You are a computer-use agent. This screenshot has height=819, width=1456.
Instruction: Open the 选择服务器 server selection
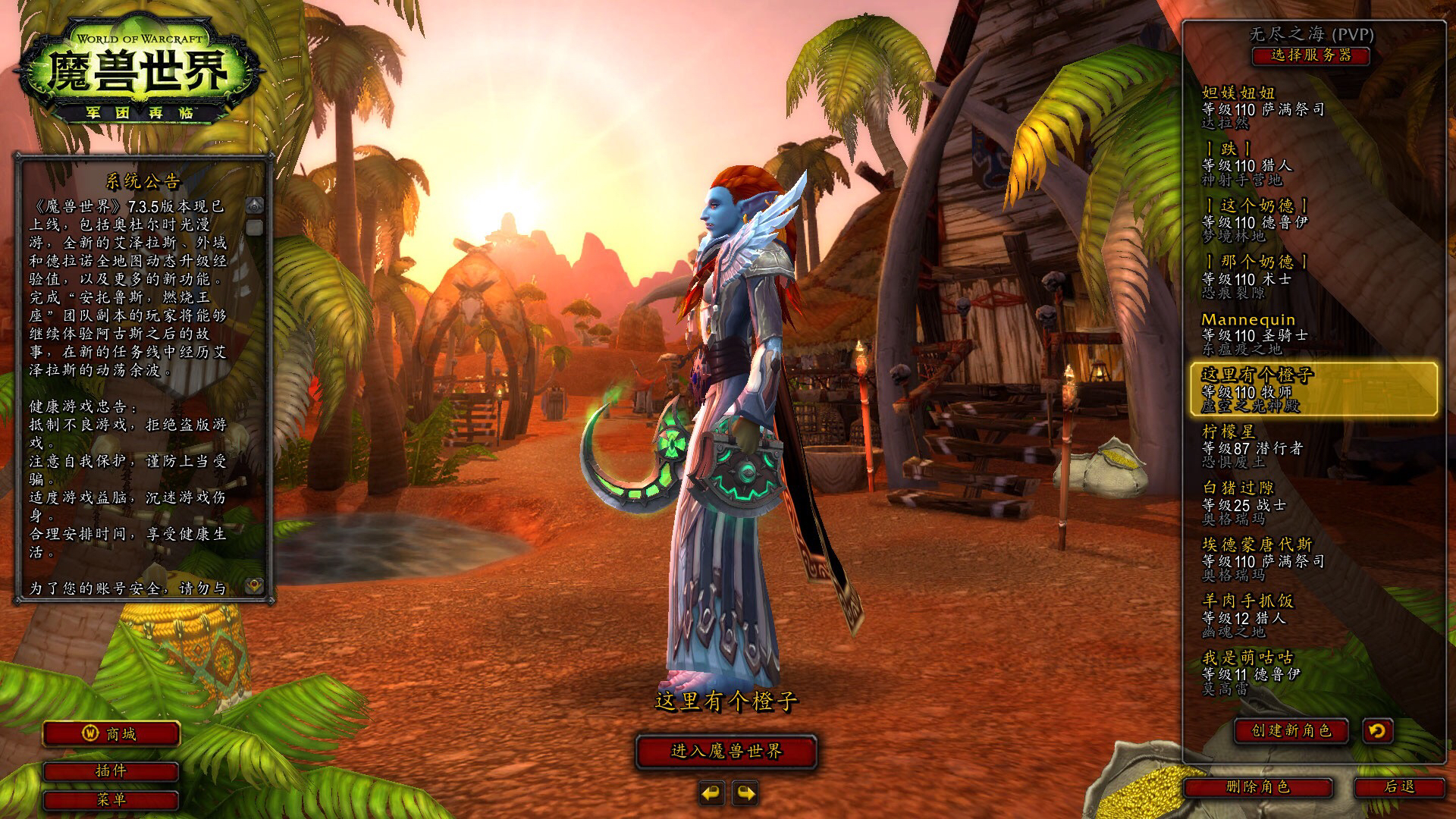pos(1310,55)
